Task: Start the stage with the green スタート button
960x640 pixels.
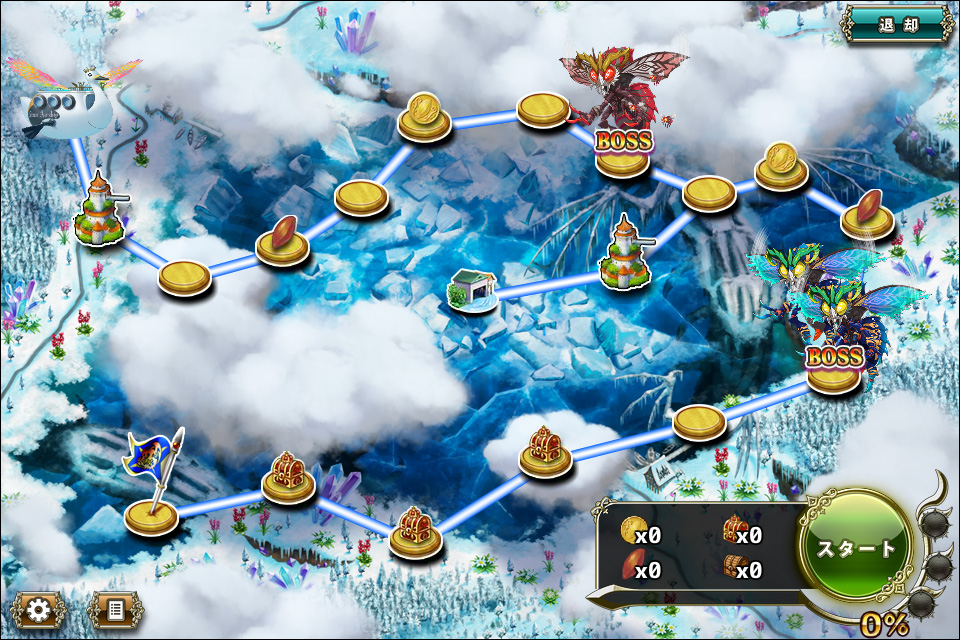Action: (x=855, y=548)
